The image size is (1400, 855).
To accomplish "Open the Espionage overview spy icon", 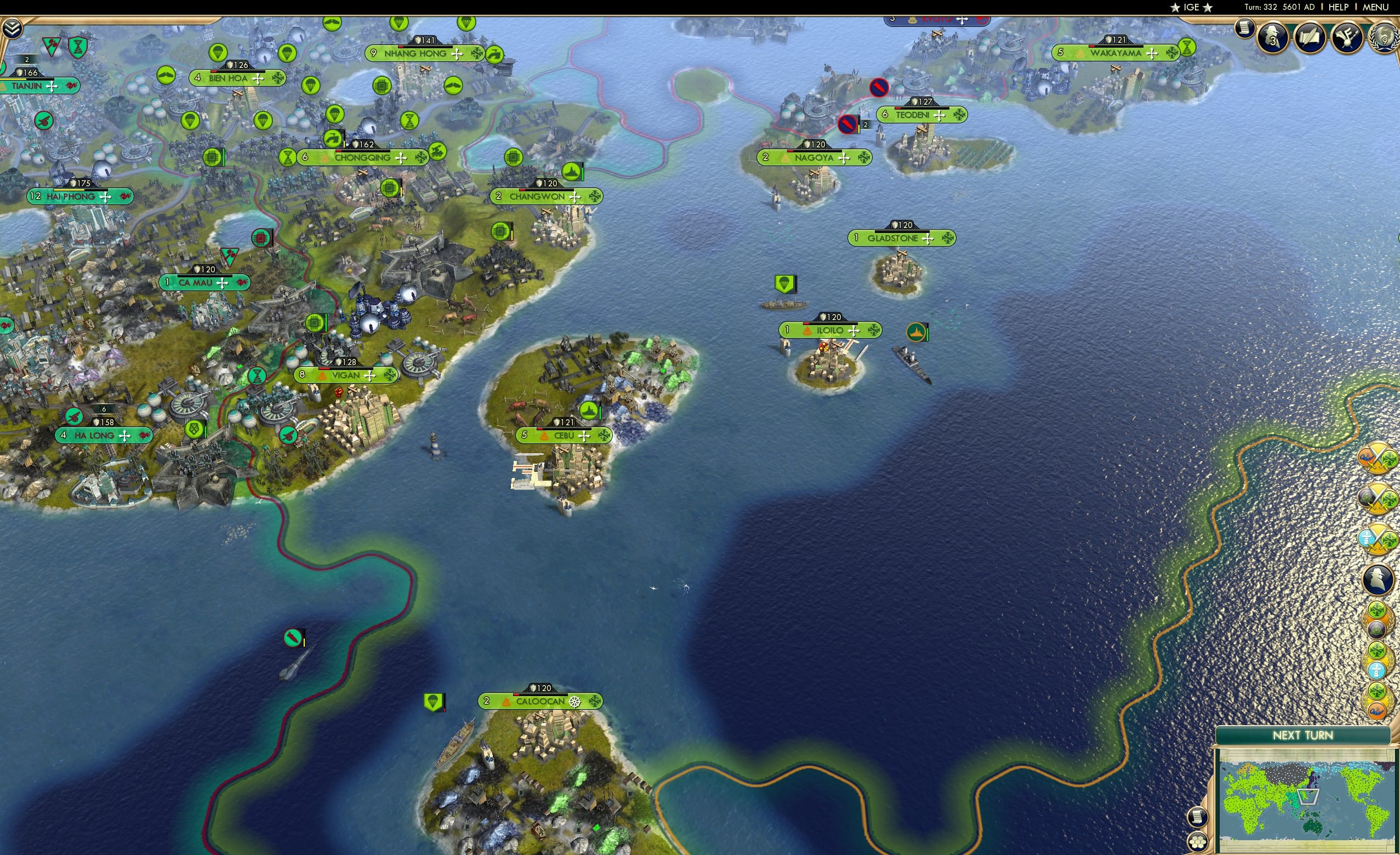I will click(x=1272, y=38).
